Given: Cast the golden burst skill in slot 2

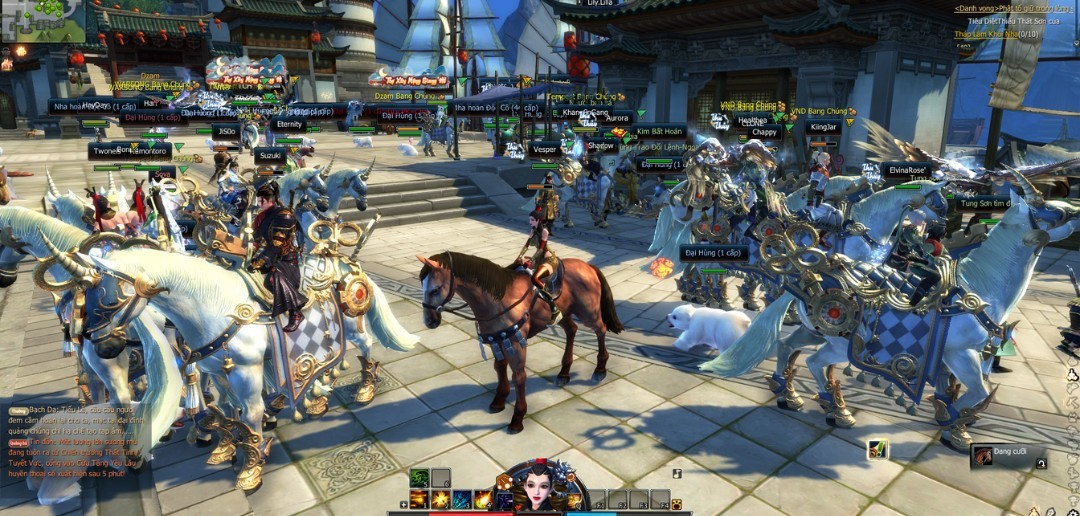Looking at the screenshot, I should point(441,499).
